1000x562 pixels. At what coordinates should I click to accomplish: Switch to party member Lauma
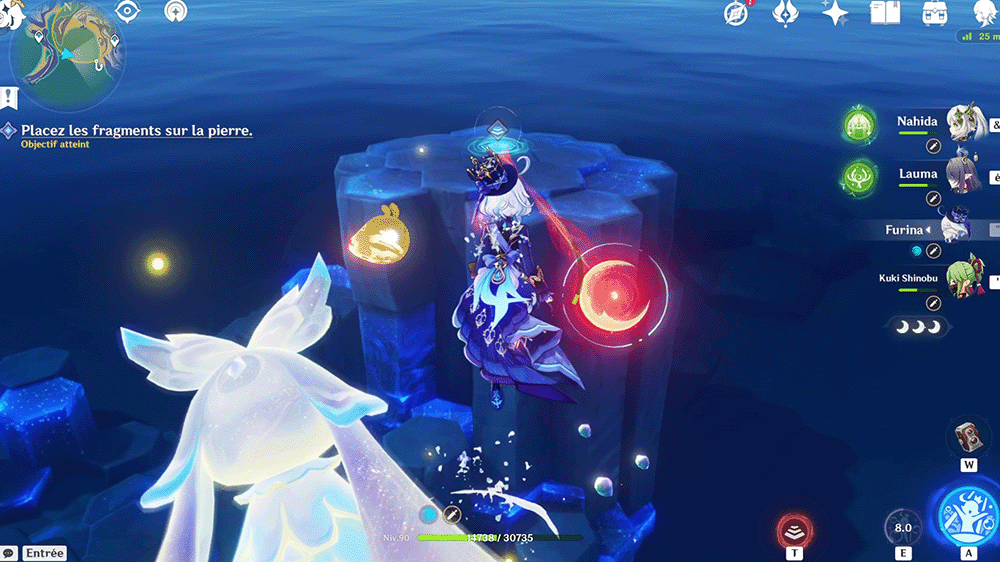point(917,175)
